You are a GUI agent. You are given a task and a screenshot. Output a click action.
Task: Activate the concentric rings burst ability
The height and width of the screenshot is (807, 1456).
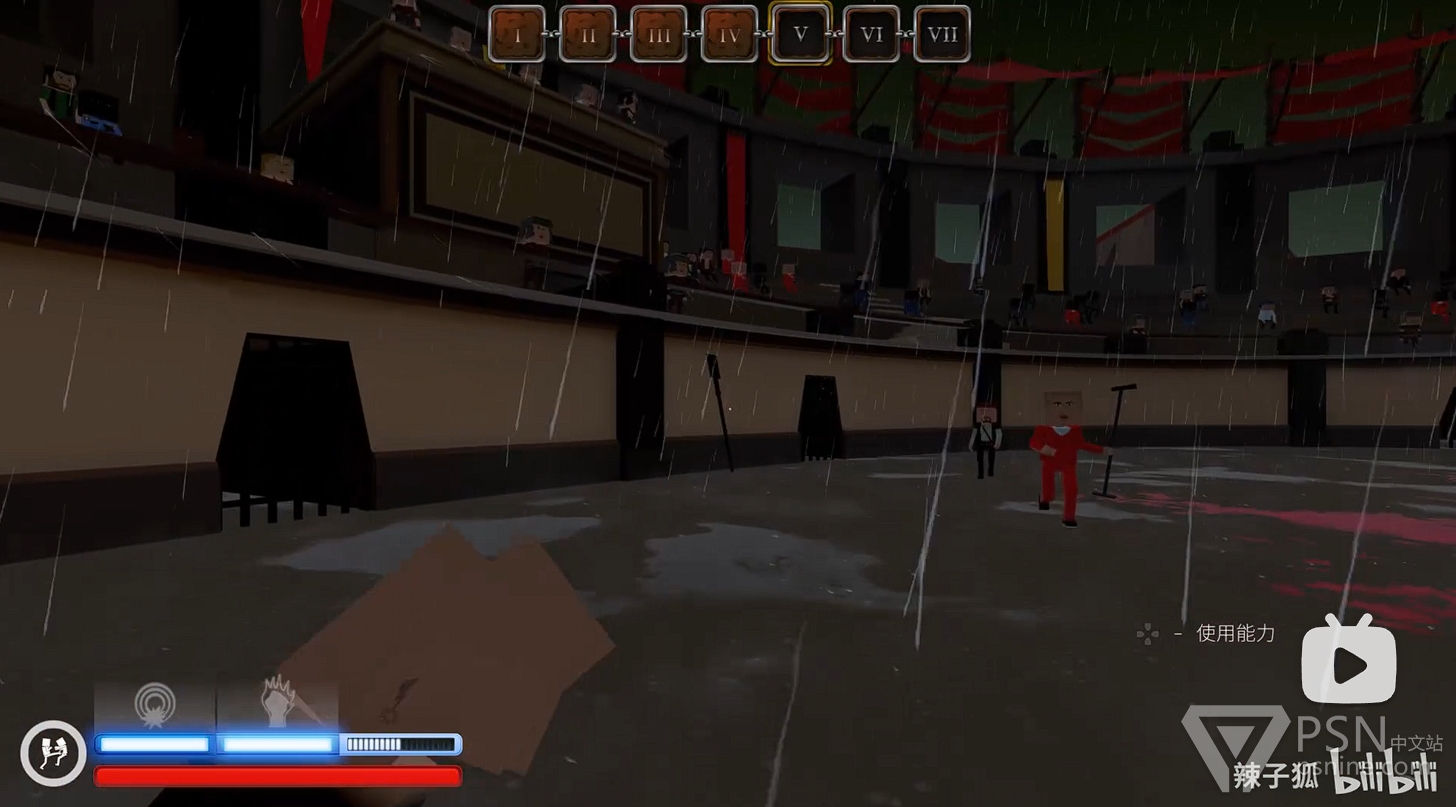(x=154, y=706)
